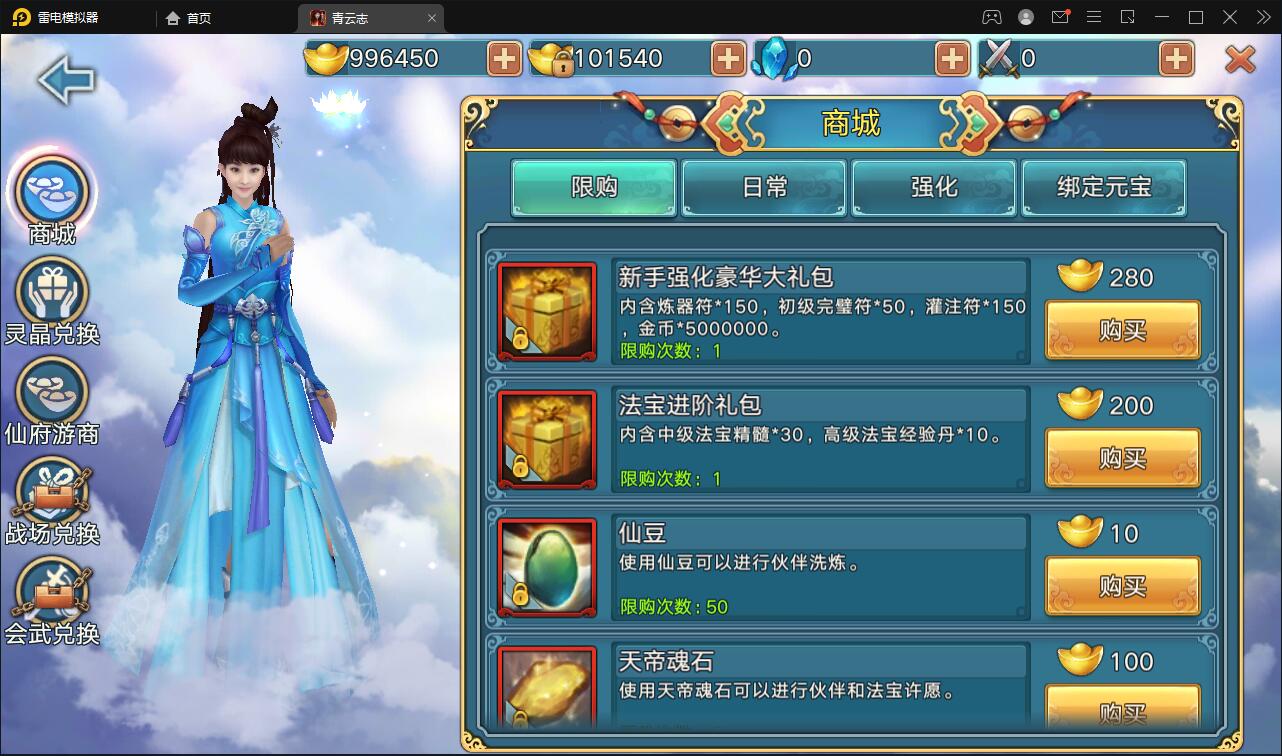Buy the 仙豆 item
Screen dimensions: 1282x756
1122,586
